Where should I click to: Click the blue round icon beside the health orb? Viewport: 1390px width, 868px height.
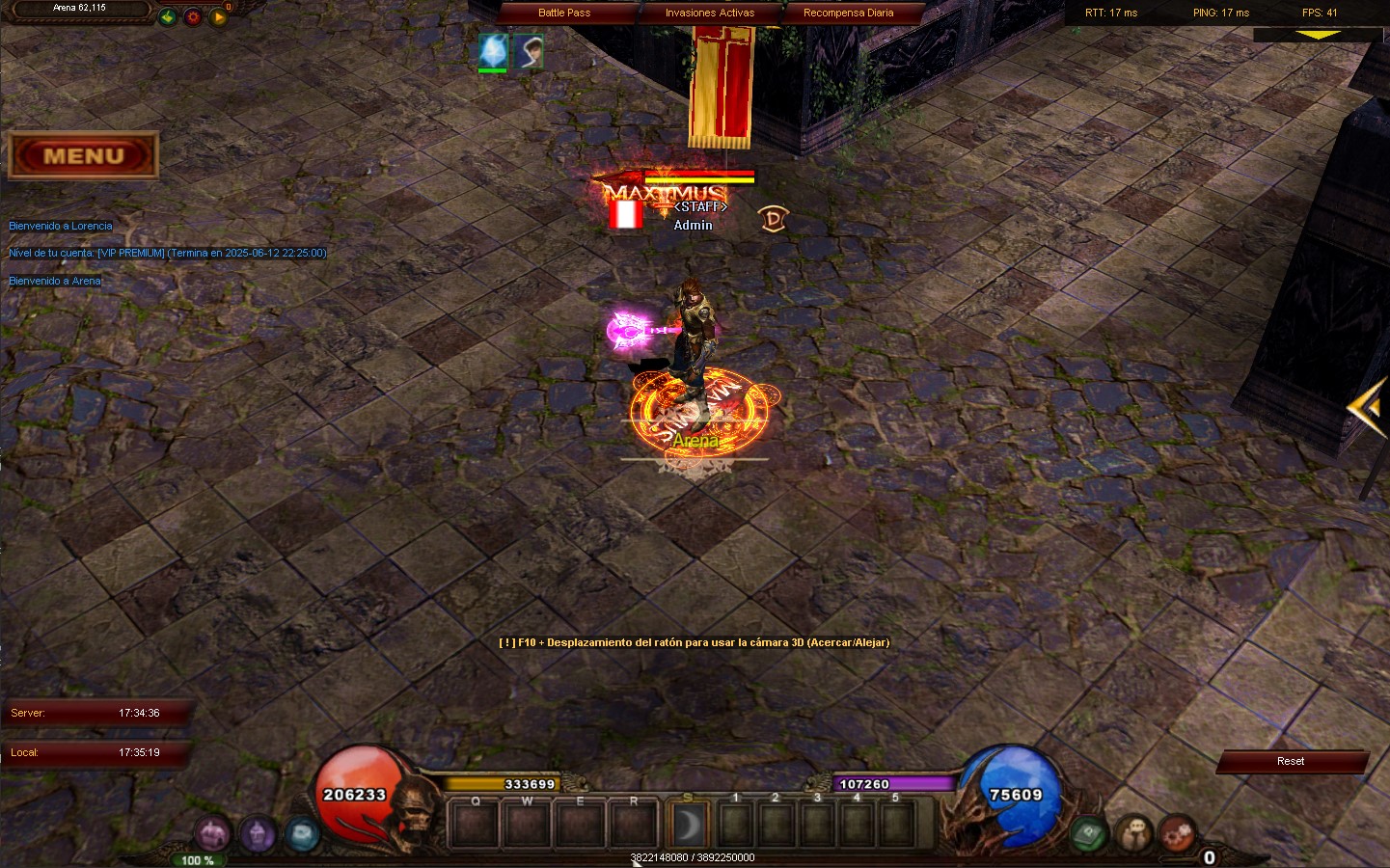[x=302, y=833]
